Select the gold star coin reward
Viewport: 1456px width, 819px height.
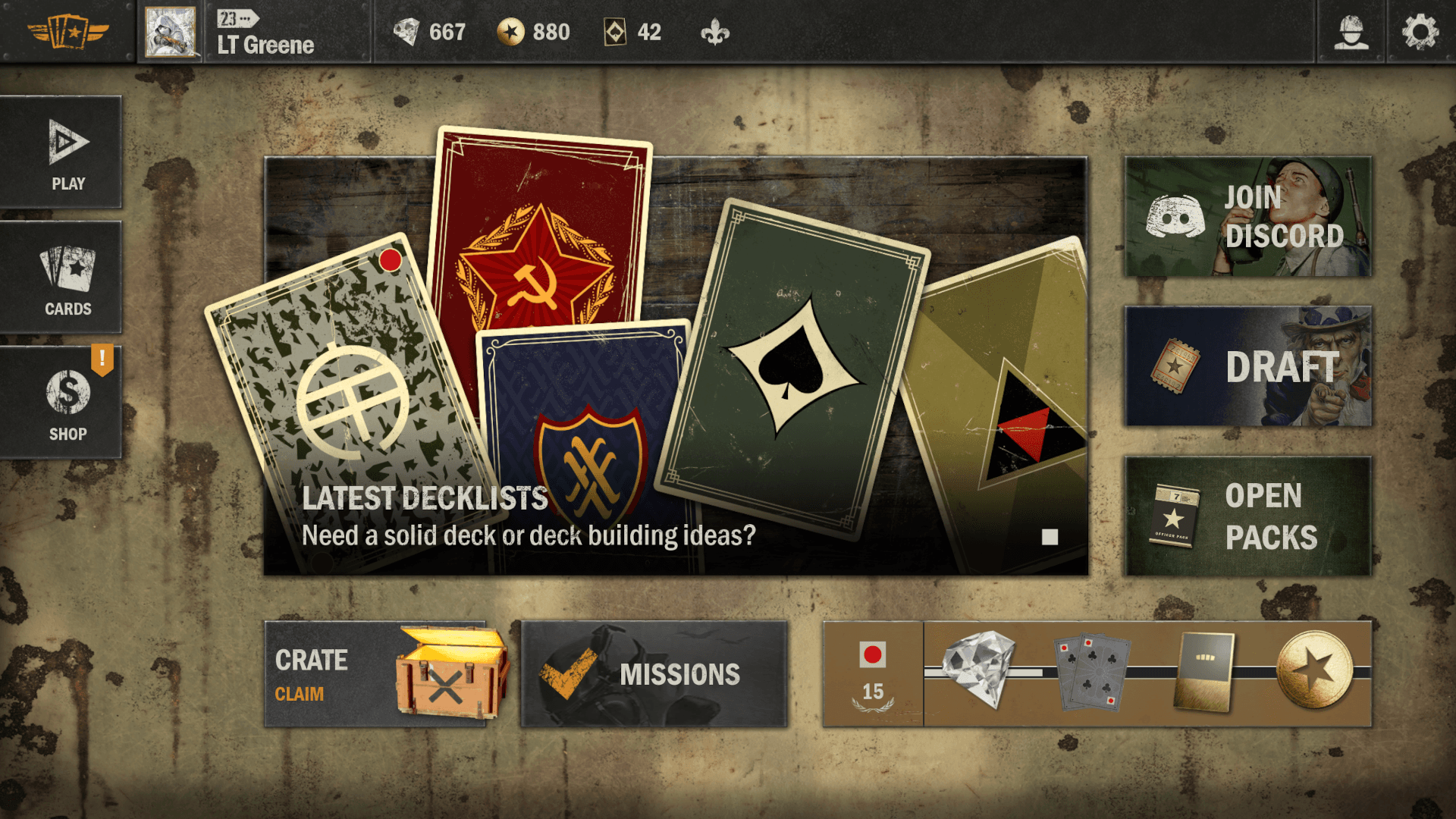1314,670
